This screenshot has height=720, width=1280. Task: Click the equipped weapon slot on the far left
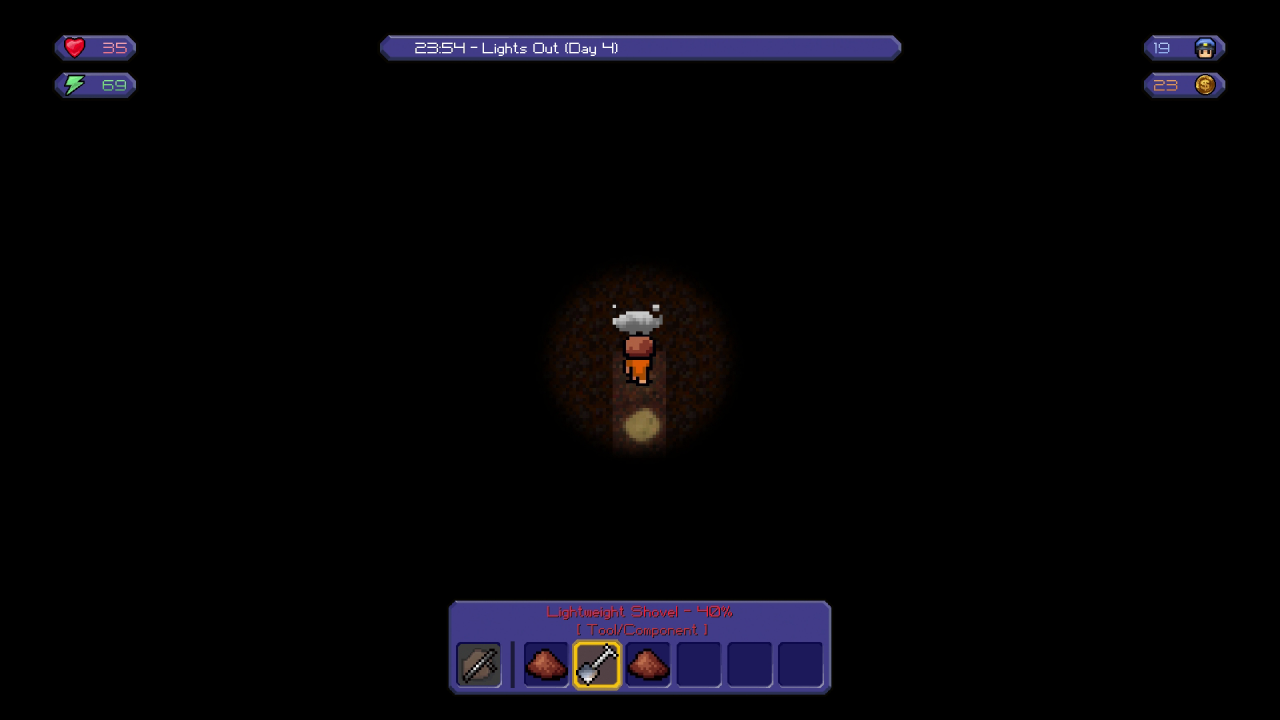(478, 664)
